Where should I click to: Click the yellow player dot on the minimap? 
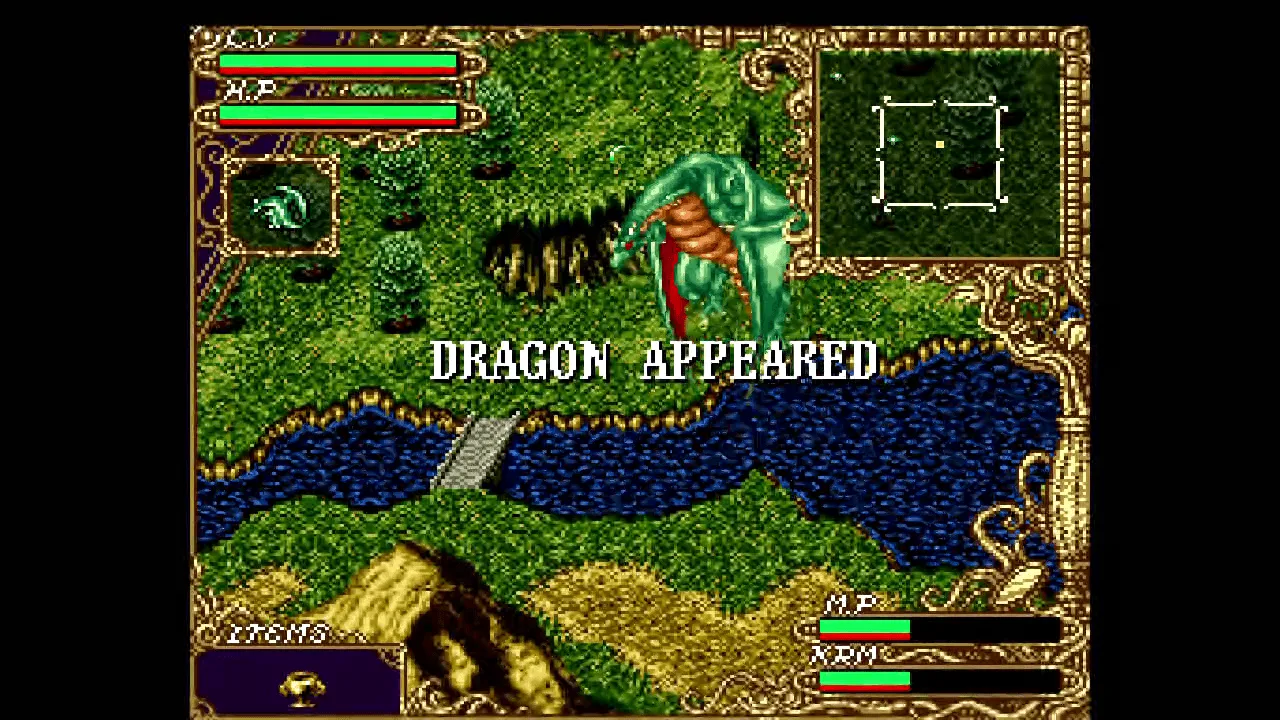coord(940,146)
